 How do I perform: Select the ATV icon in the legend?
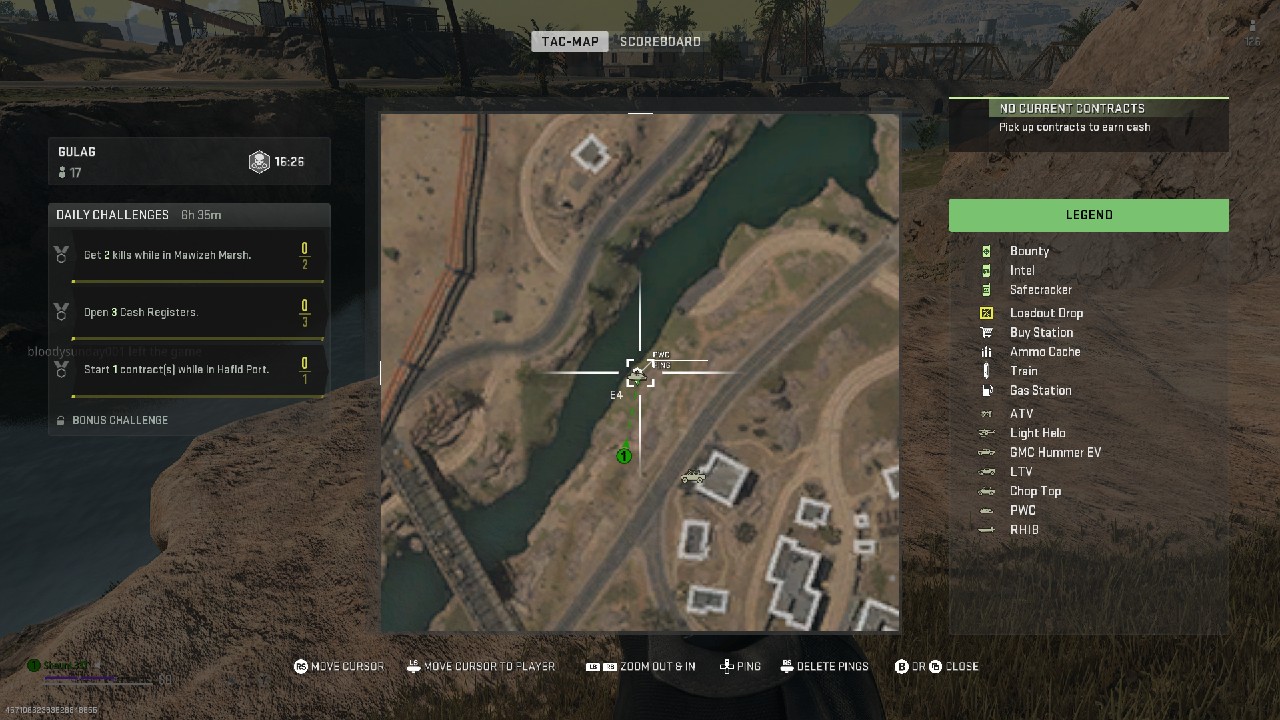(988, 413)
